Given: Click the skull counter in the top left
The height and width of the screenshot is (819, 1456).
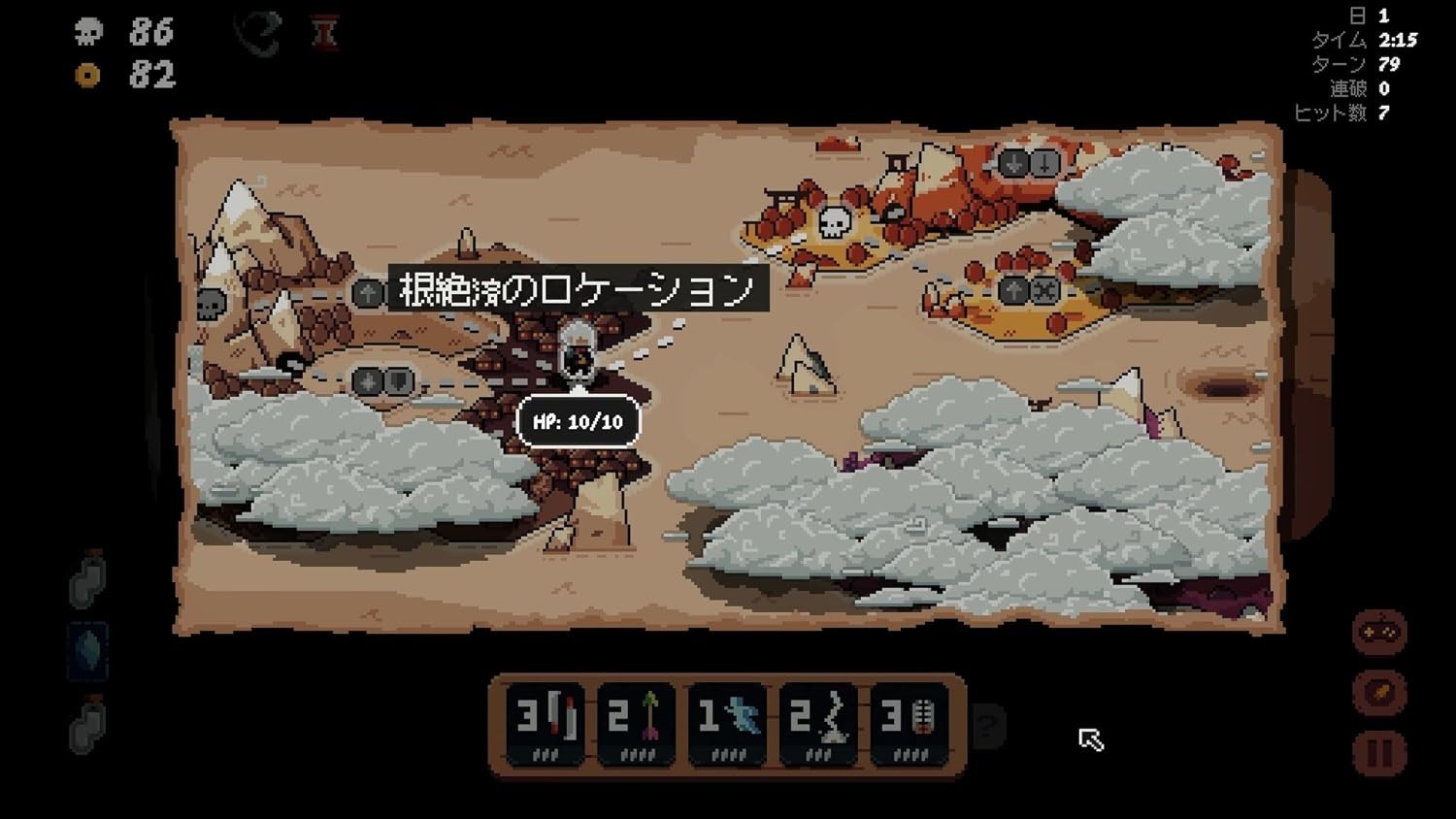Looking at the screenshot, I should pyautogui.click(x=88, y=34).
